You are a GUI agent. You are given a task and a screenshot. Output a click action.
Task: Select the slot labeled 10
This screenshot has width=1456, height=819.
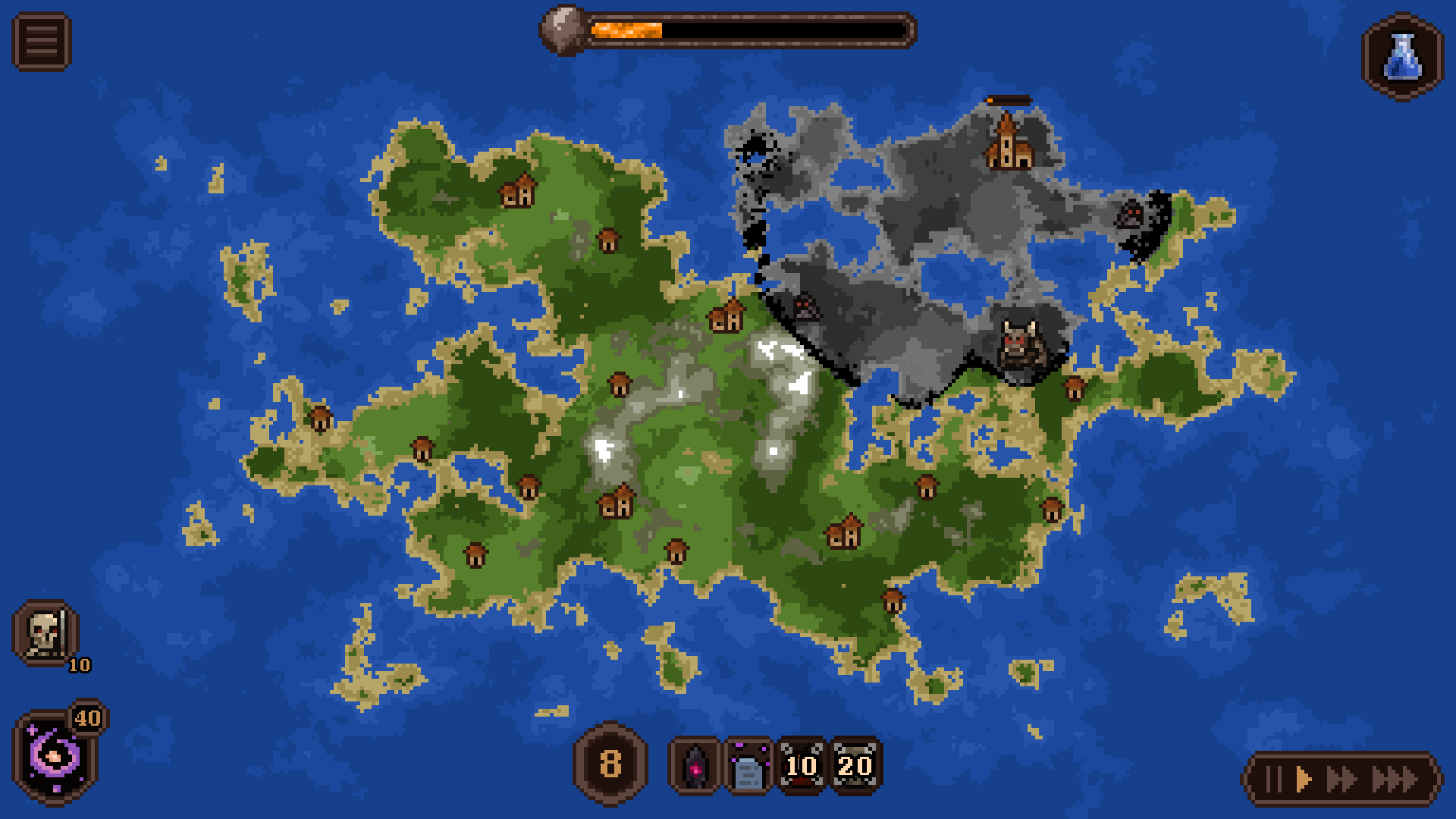(802, 766)
